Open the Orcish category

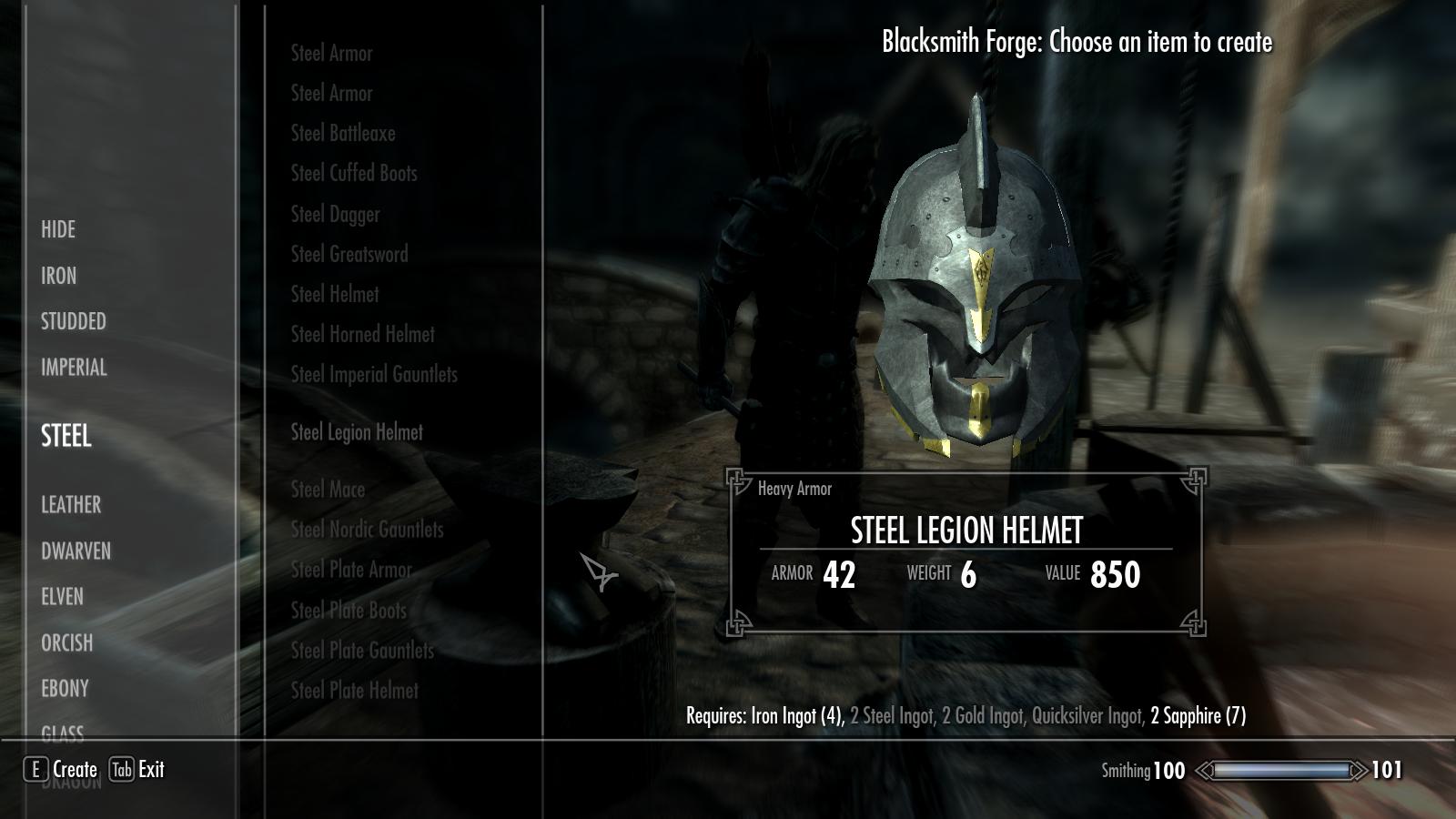(x=66, y=642)
